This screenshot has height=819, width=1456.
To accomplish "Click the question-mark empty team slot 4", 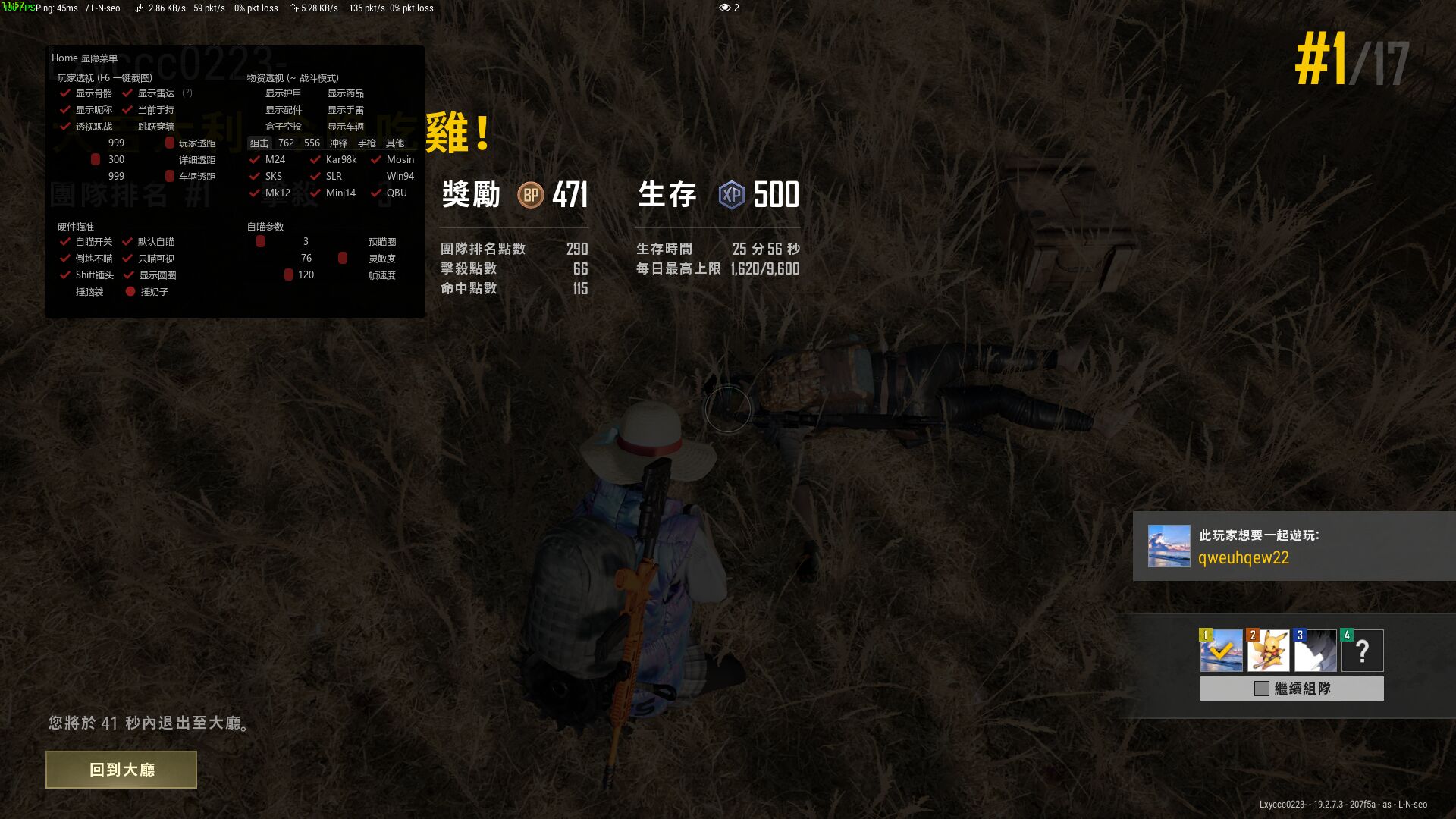I will pyautogui.click(x=1362, y=650).
